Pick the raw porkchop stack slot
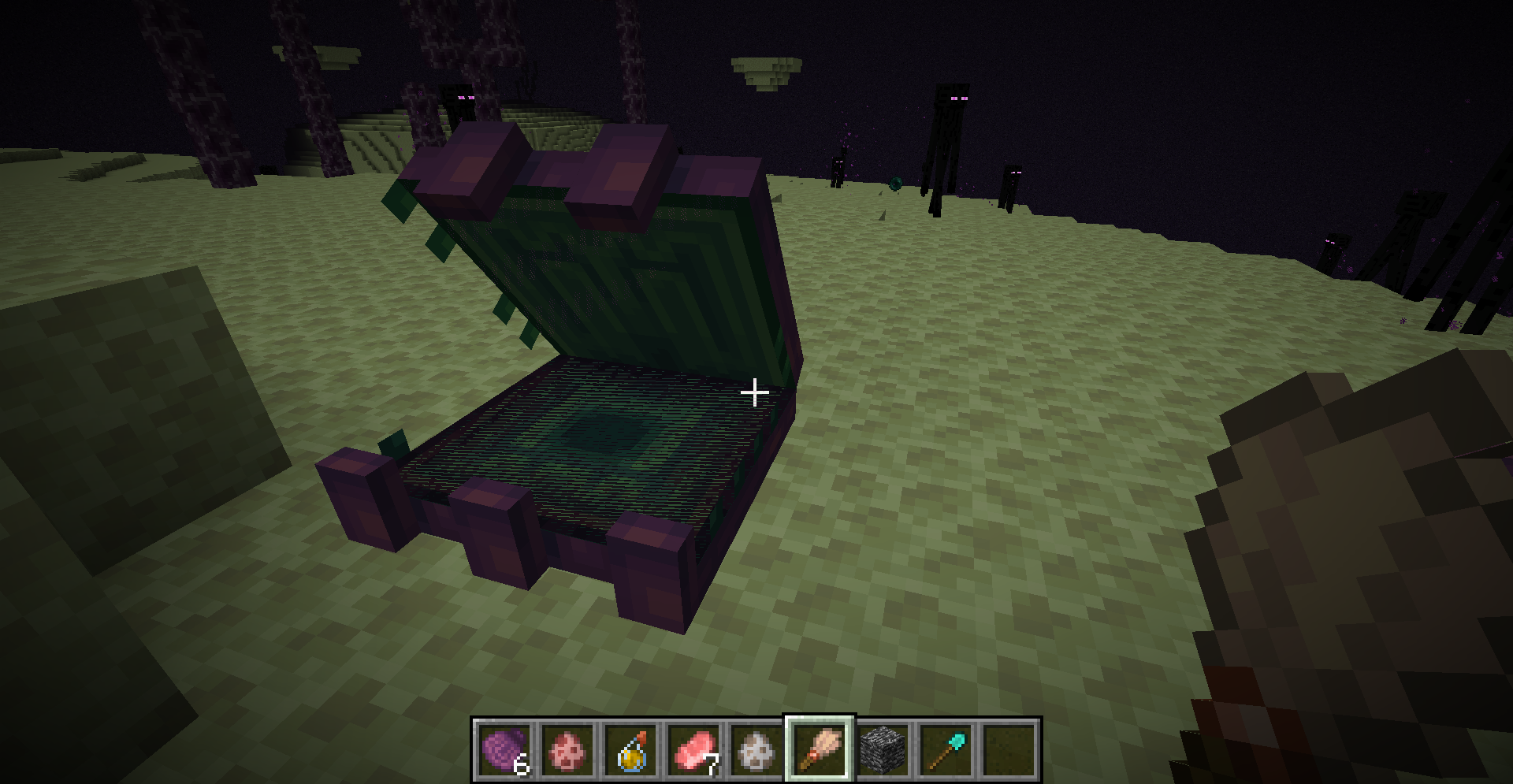Image resolution: width=1513 pixels, height=784 pixels. 693,749
